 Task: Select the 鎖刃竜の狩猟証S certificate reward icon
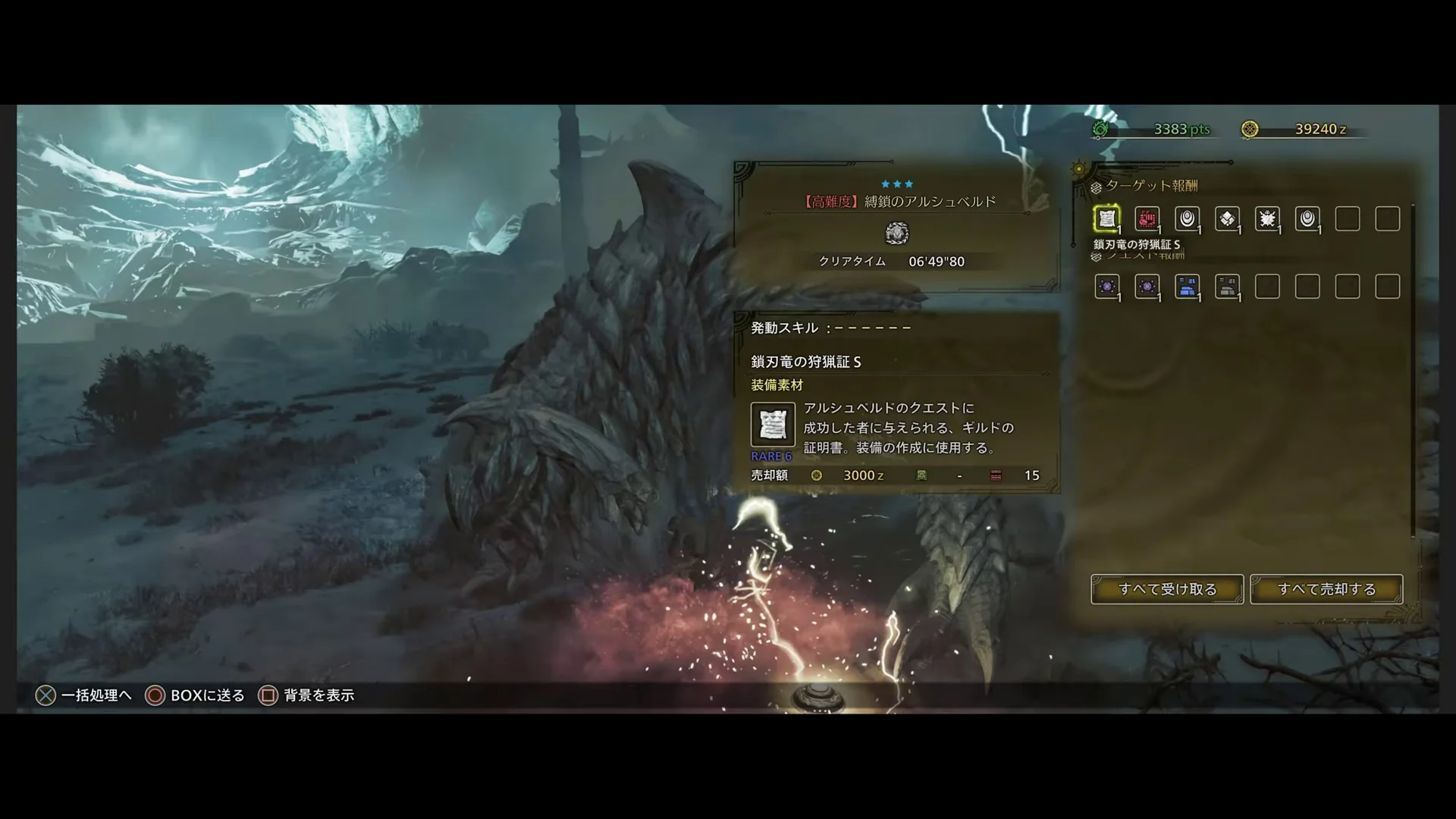click(1107, 219)
